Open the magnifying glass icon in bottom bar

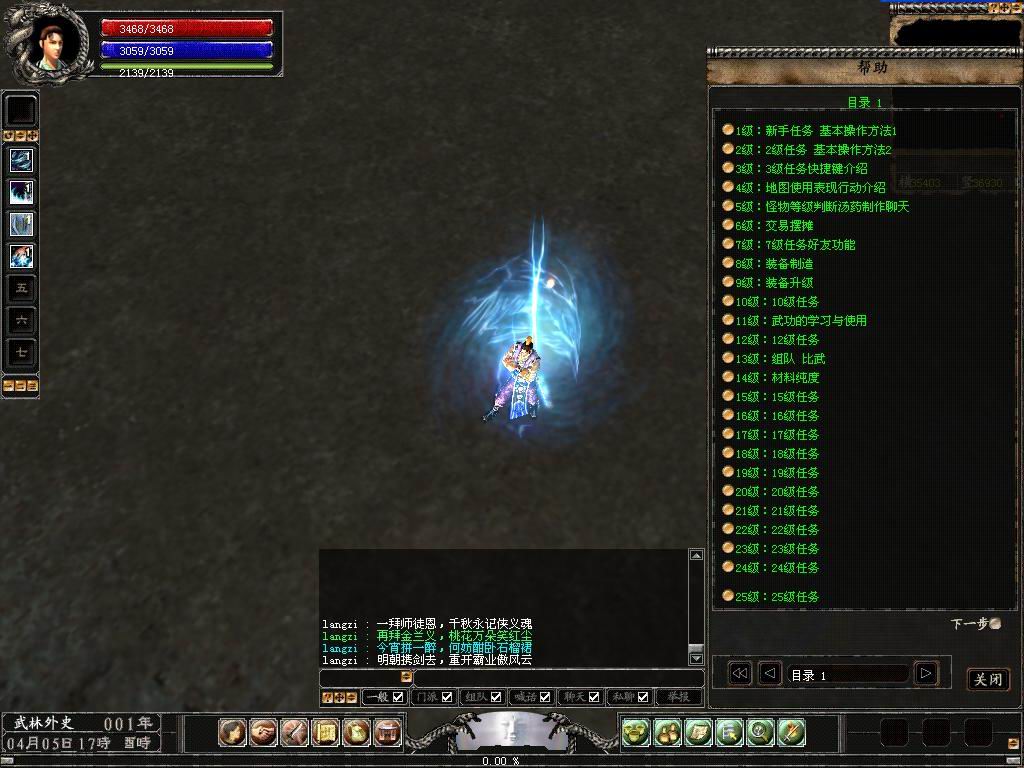coord(760,733)
